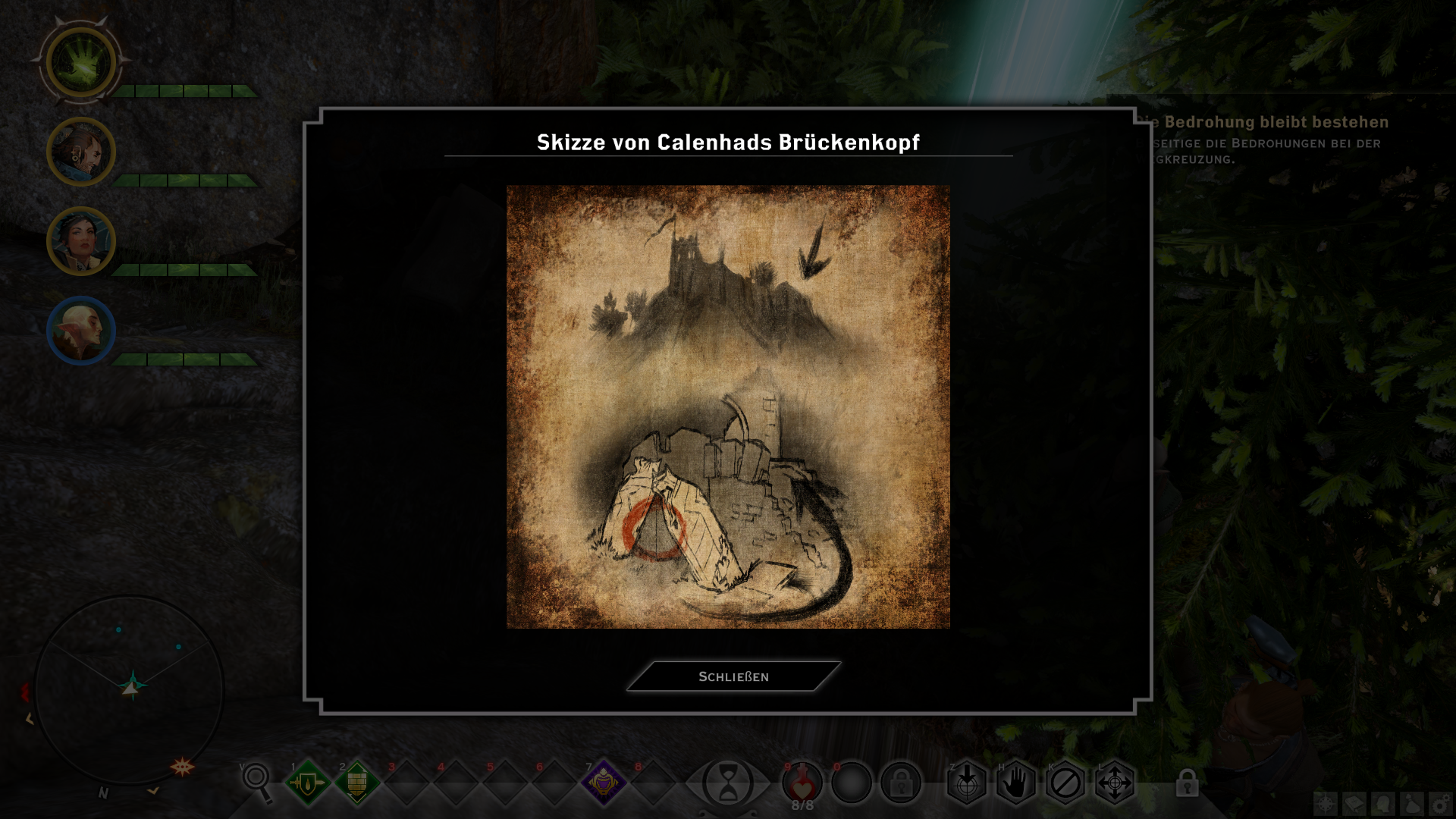Click the crossed-circle disengage command icon
Viewport: 1456px width, 819px height.
coord(1065,782)
